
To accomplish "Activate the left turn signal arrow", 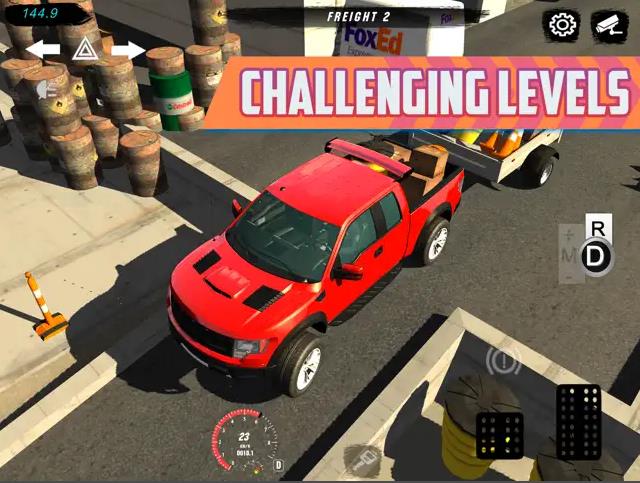I will pyautogui.click(x=42, y=49).
